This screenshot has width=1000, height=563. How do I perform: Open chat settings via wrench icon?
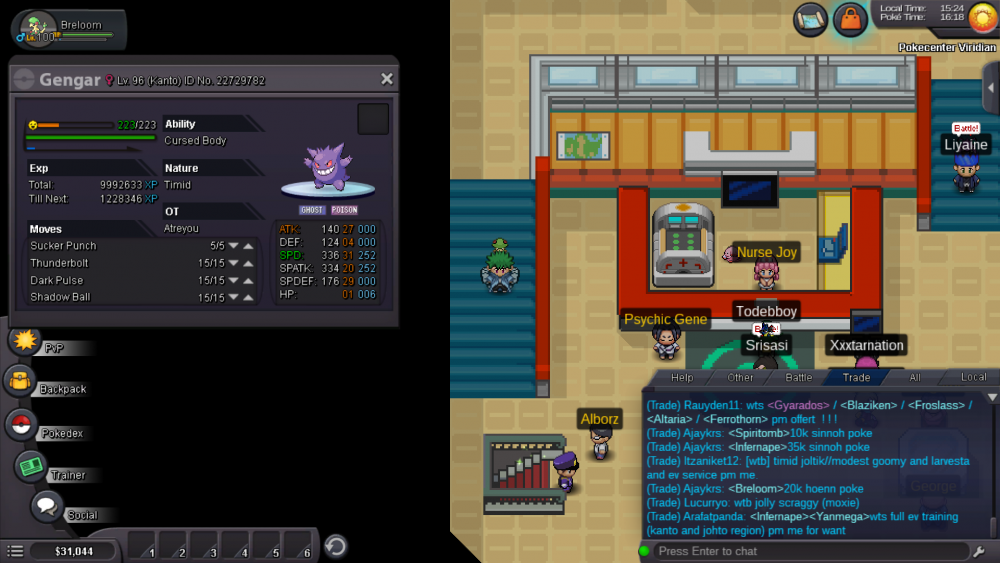978,551
